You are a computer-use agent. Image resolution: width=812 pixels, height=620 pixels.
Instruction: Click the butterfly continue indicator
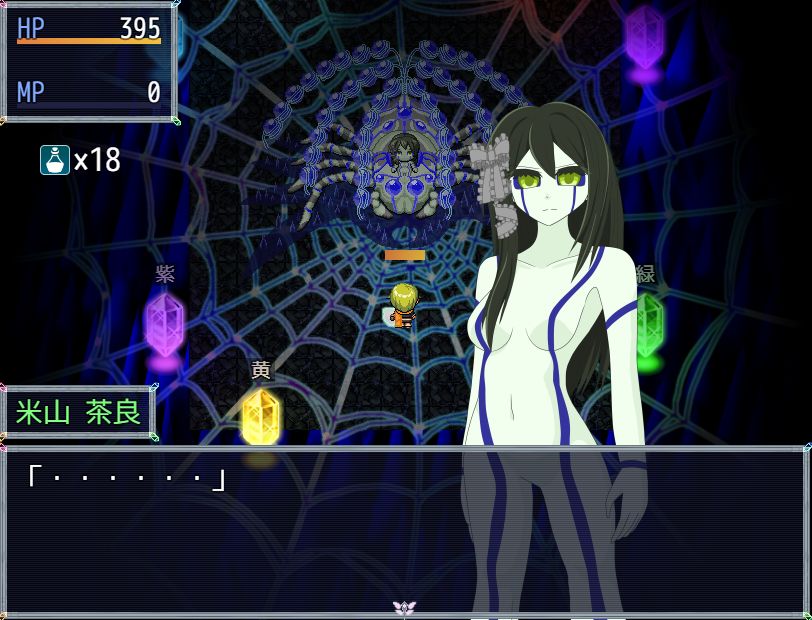click(404, 607)
